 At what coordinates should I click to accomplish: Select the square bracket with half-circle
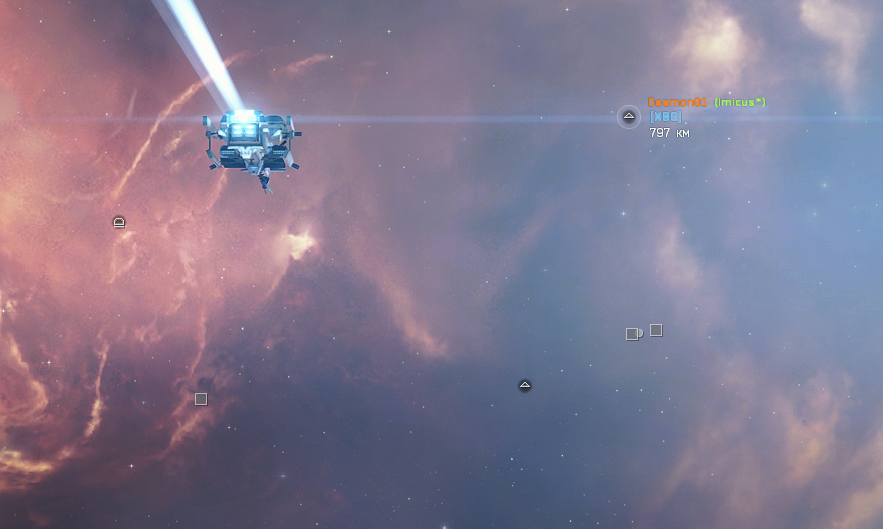pyautogui.click(x=633, y=334)
